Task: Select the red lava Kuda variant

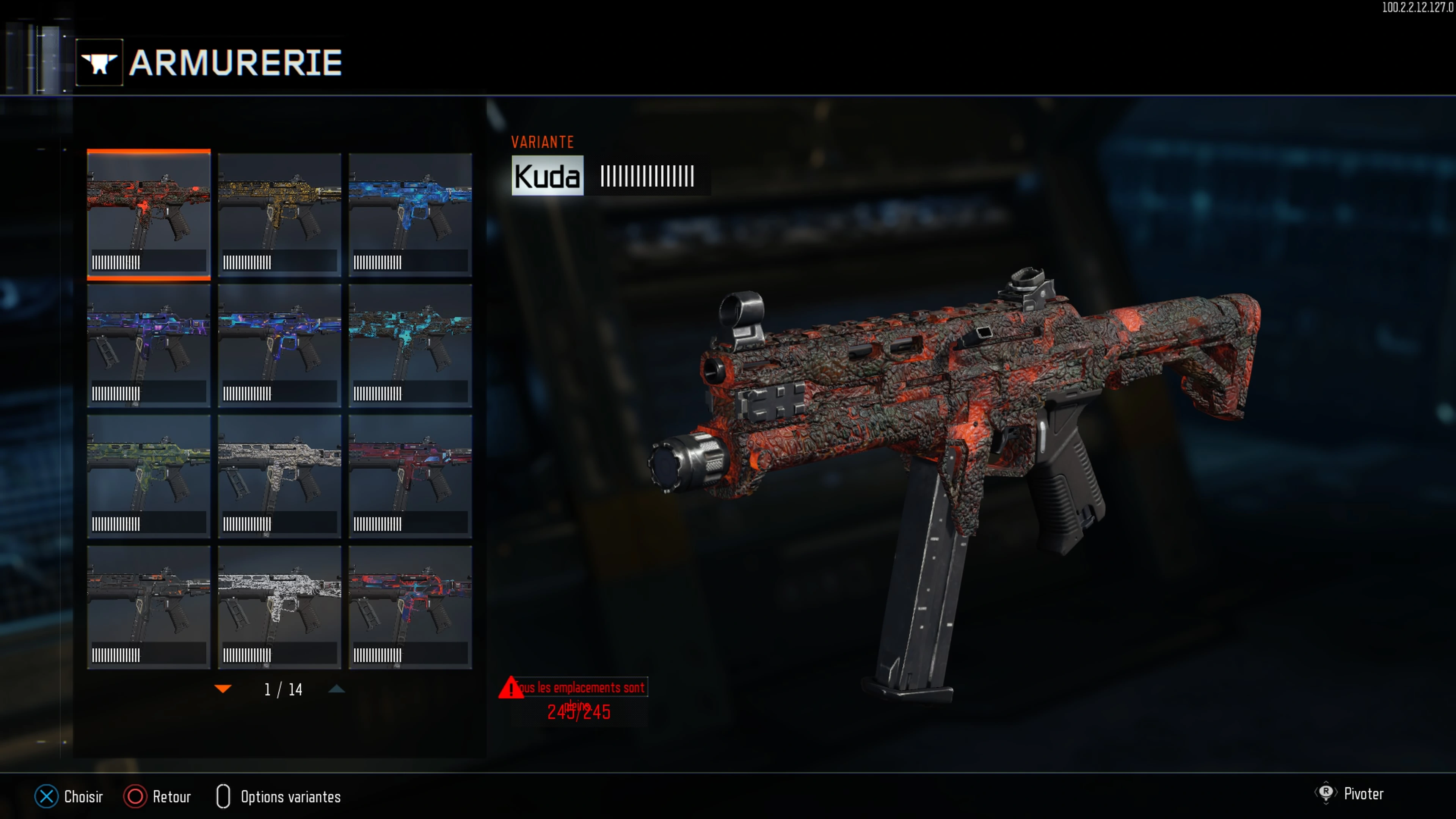Action: (x=149, y=215)
